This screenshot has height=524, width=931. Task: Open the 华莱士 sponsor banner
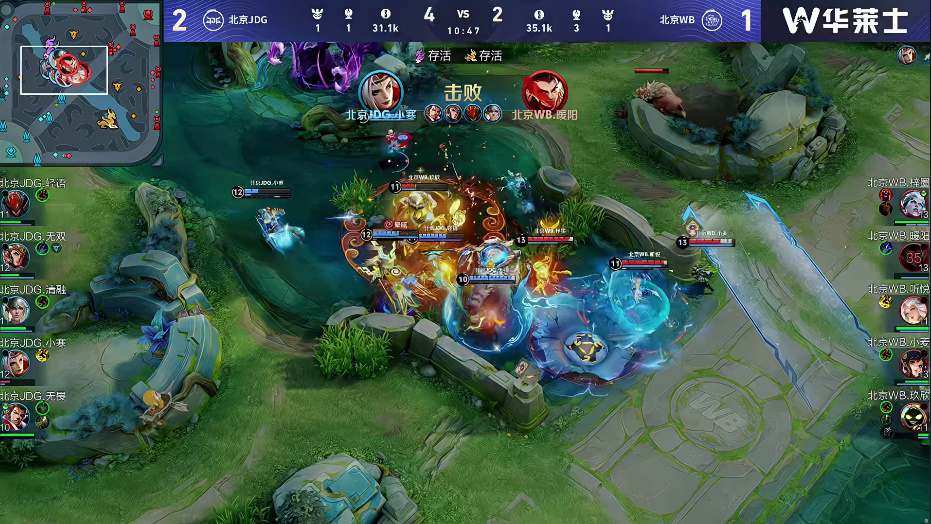[845, 20]
